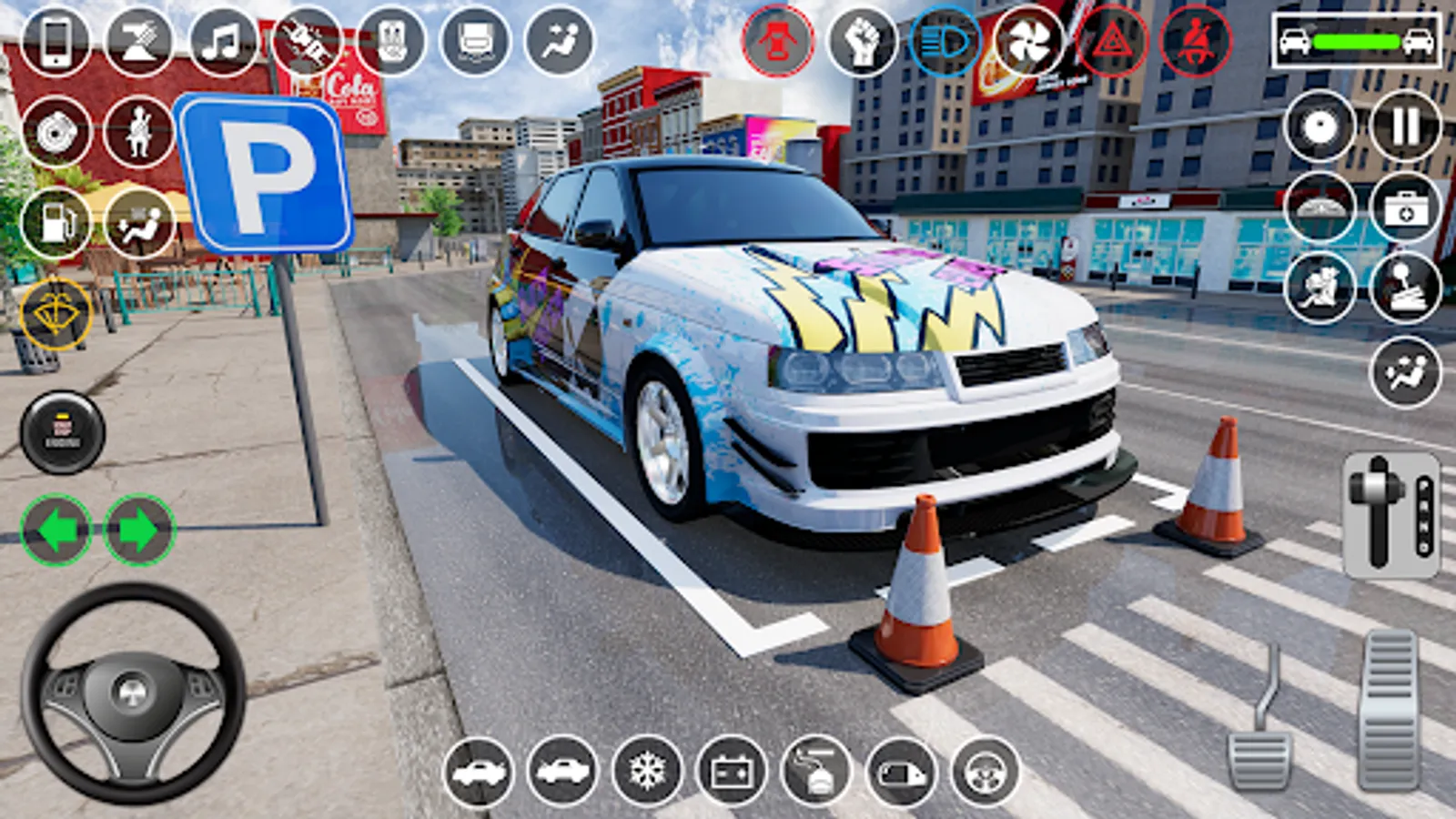The image size is (1456, 819).
Task: Activate the hazard warning triangle
Action: coord(1112,42)
